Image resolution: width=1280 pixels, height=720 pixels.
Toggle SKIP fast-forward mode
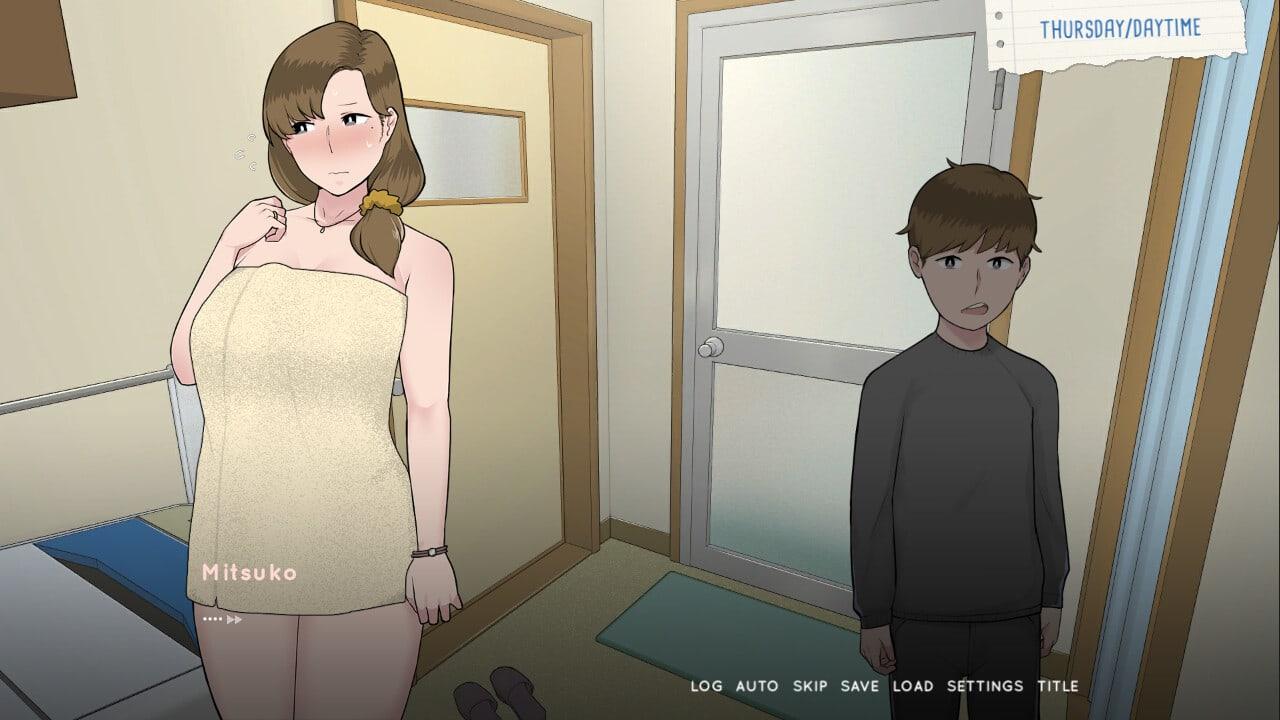pyautogui.click(x=812, y=686)
